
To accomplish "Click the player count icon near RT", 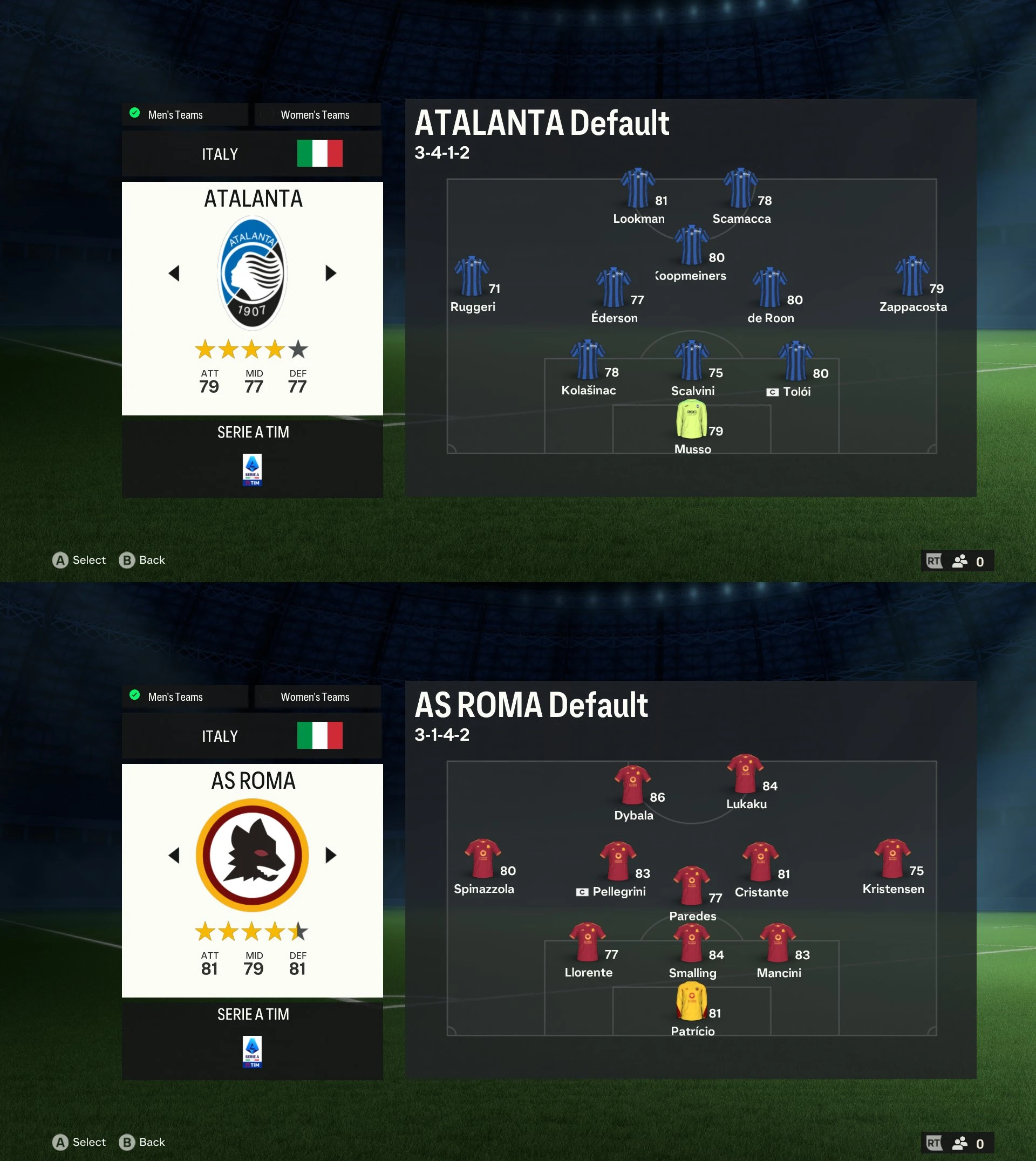I will click(959, 561).
